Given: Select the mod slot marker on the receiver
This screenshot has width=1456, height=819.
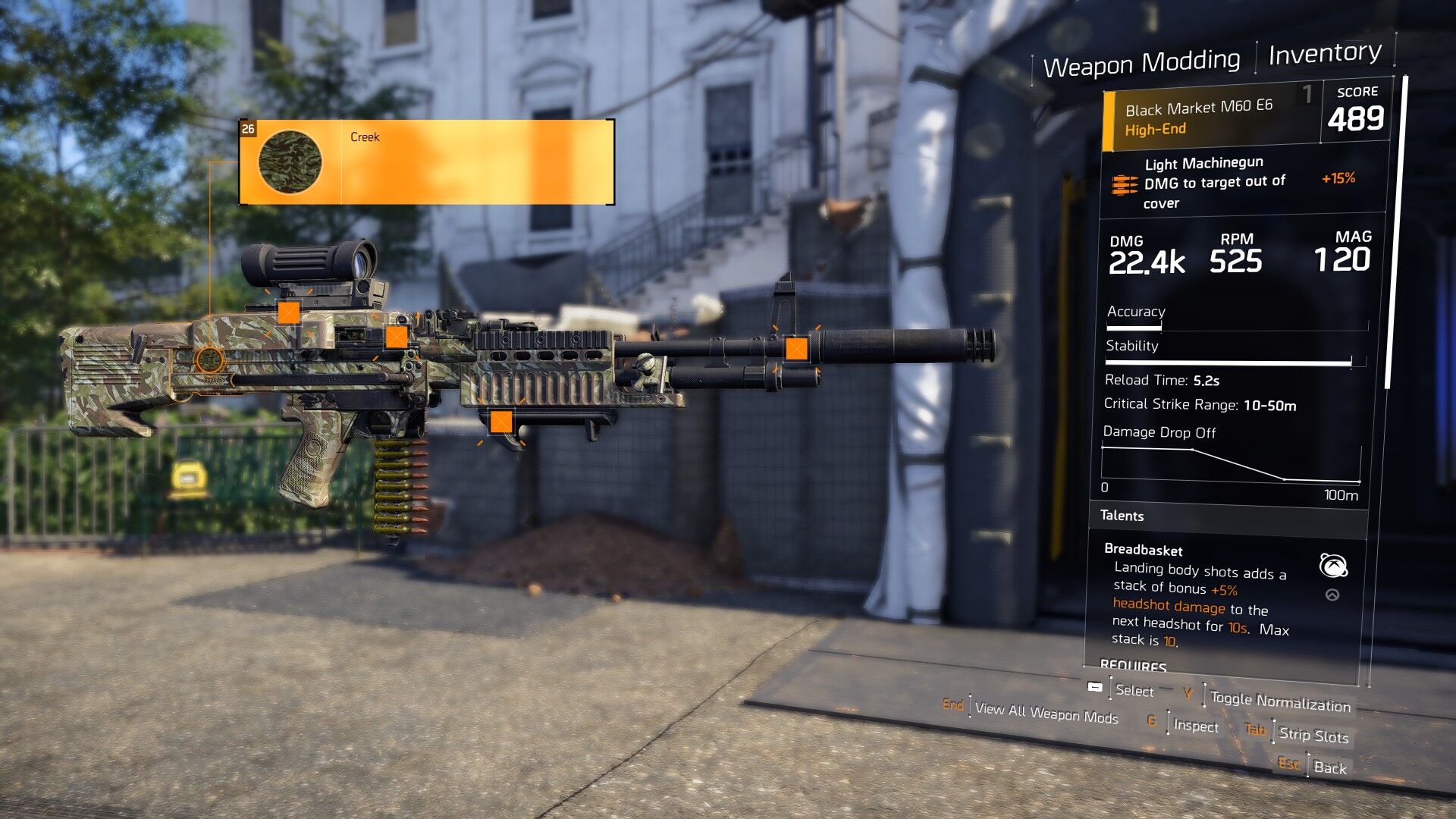Looking at the screenshot, I should 397,337.
